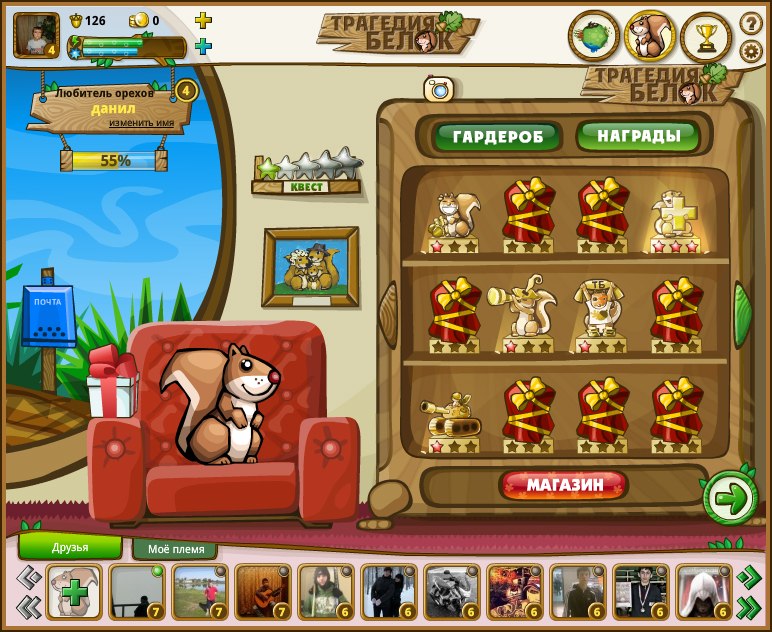This screenshot has height=632, width=772.
Task: Click the green planet round button
Action: [x=594, y=36]
